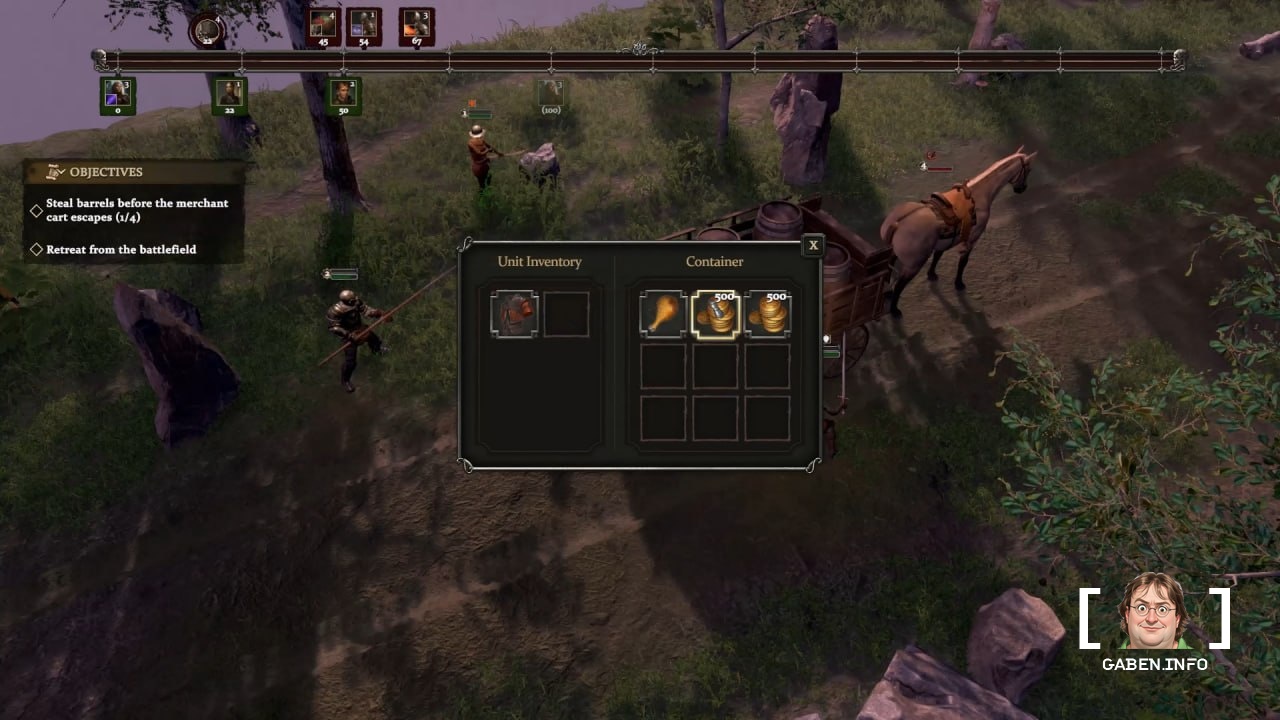Select the ally portrait marked 50

coord(344,95)
